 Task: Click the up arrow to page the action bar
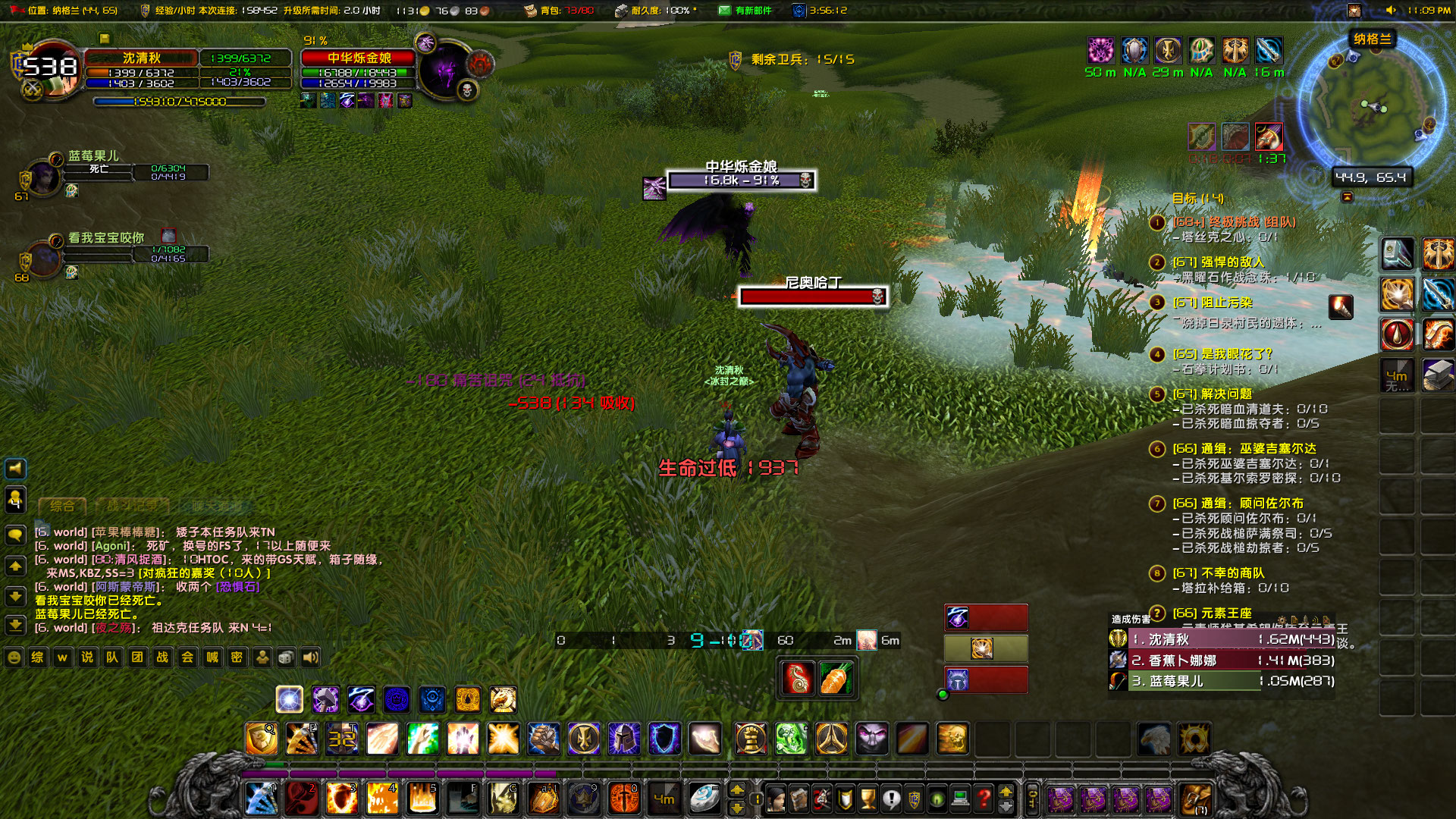1006,790
